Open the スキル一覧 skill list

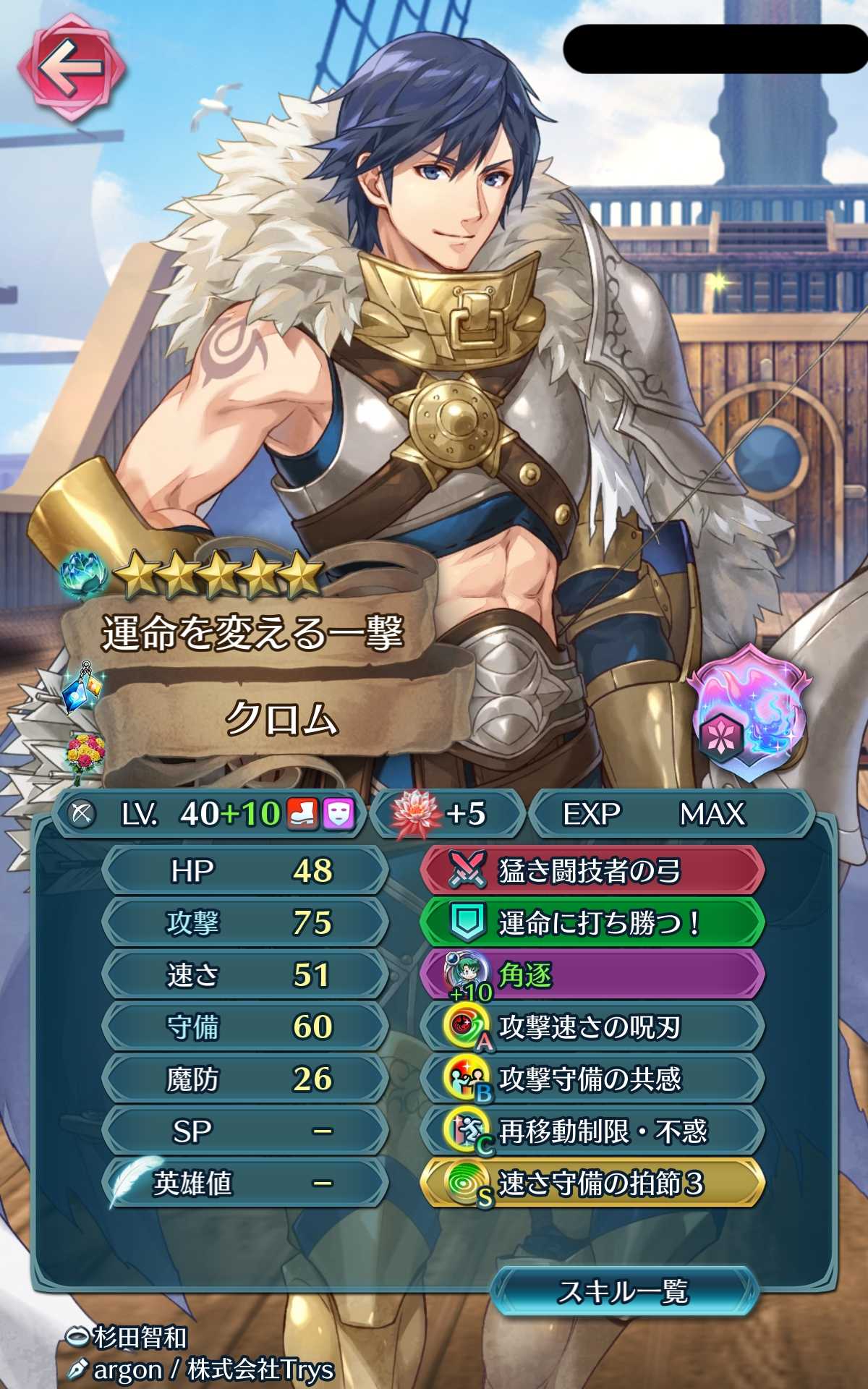click(624, 1291)
